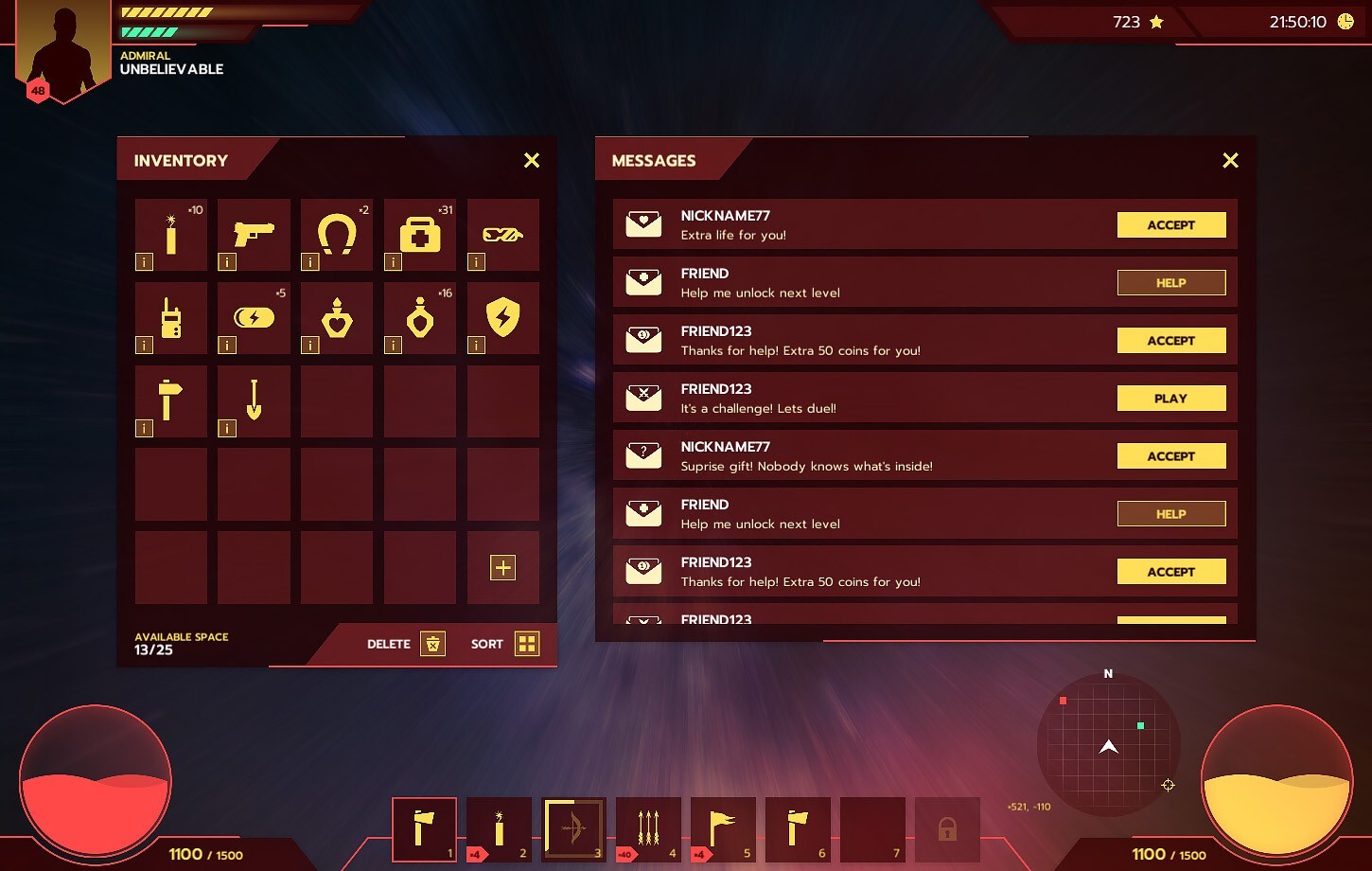Image resolution: width=1372 pixels, height=871 pixels.
Task: Accept the surprise gift from NICKNAME77
Action: (x=1171, y=455)
